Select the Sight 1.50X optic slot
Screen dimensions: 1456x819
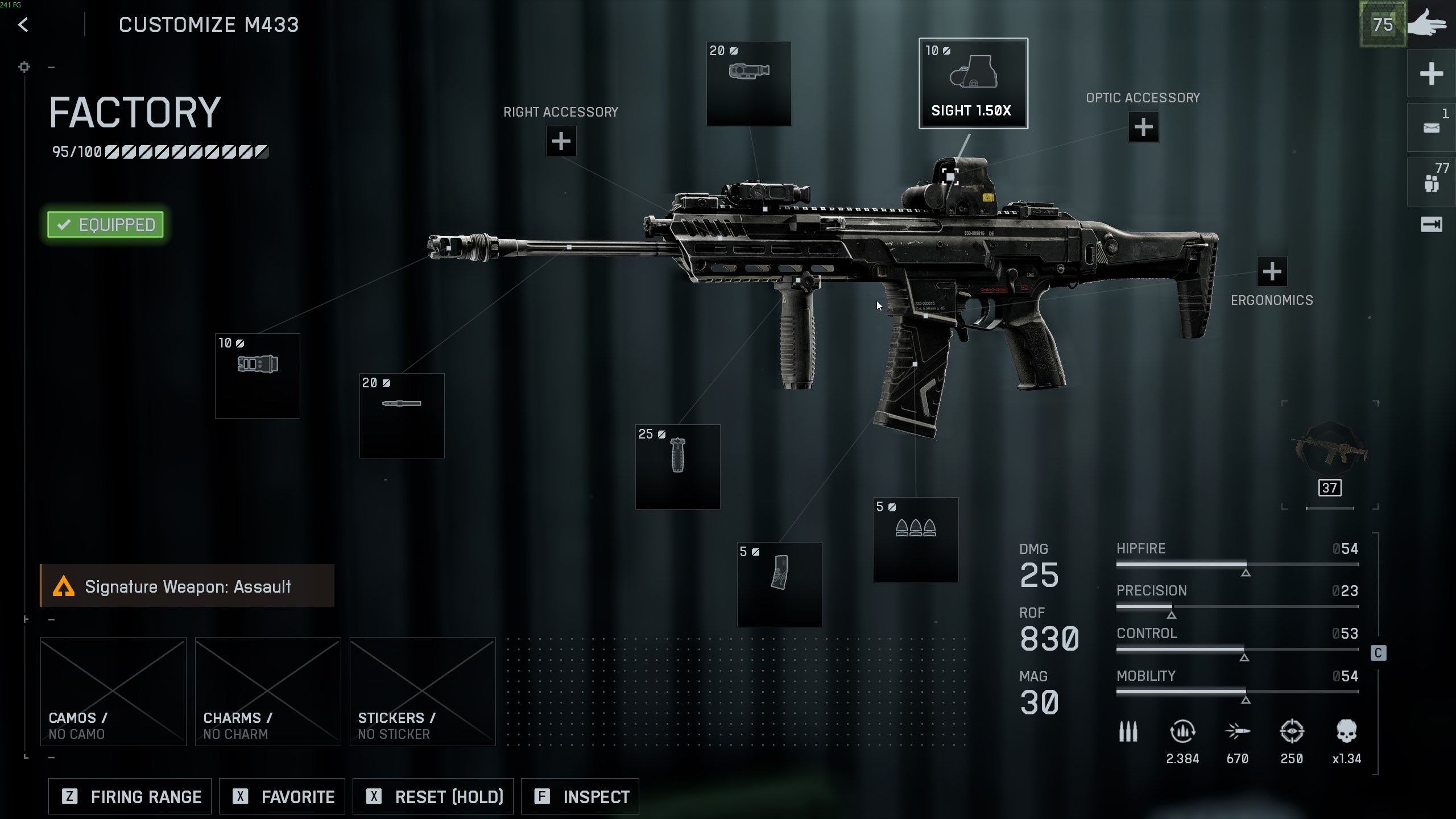click(973, 83)
